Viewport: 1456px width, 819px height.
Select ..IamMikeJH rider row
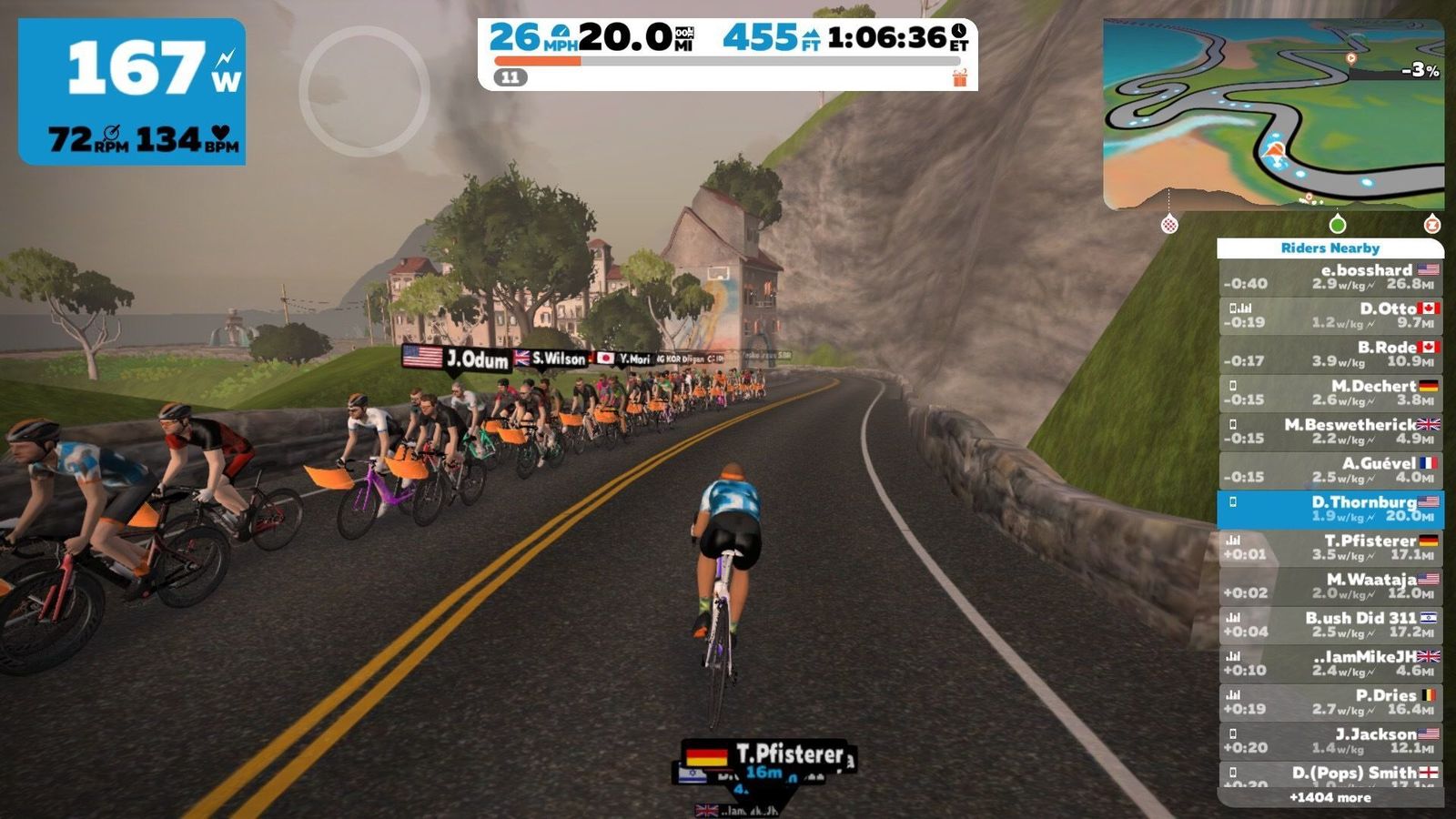(x=1330, y=663)
